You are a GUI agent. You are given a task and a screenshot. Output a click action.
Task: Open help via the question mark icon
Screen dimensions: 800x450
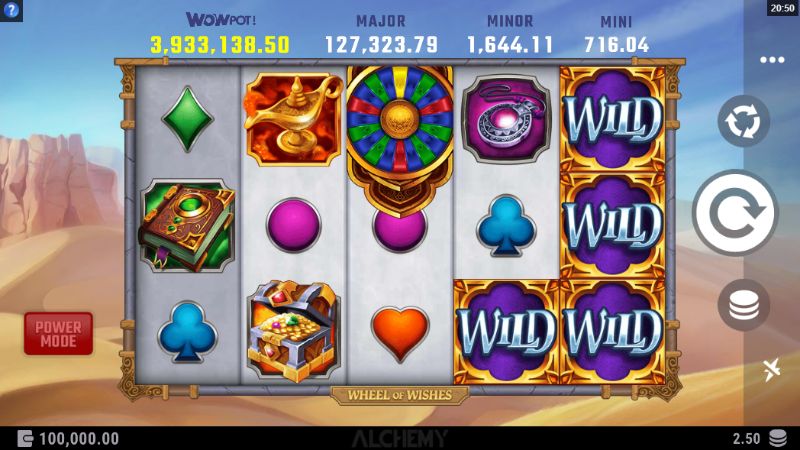pyautogui.click(x=11, y=9)
